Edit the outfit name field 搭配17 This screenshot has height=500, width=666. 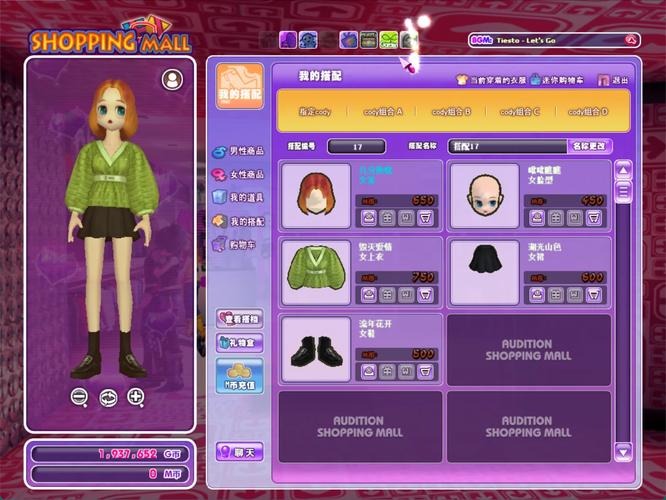pos(506,146)
